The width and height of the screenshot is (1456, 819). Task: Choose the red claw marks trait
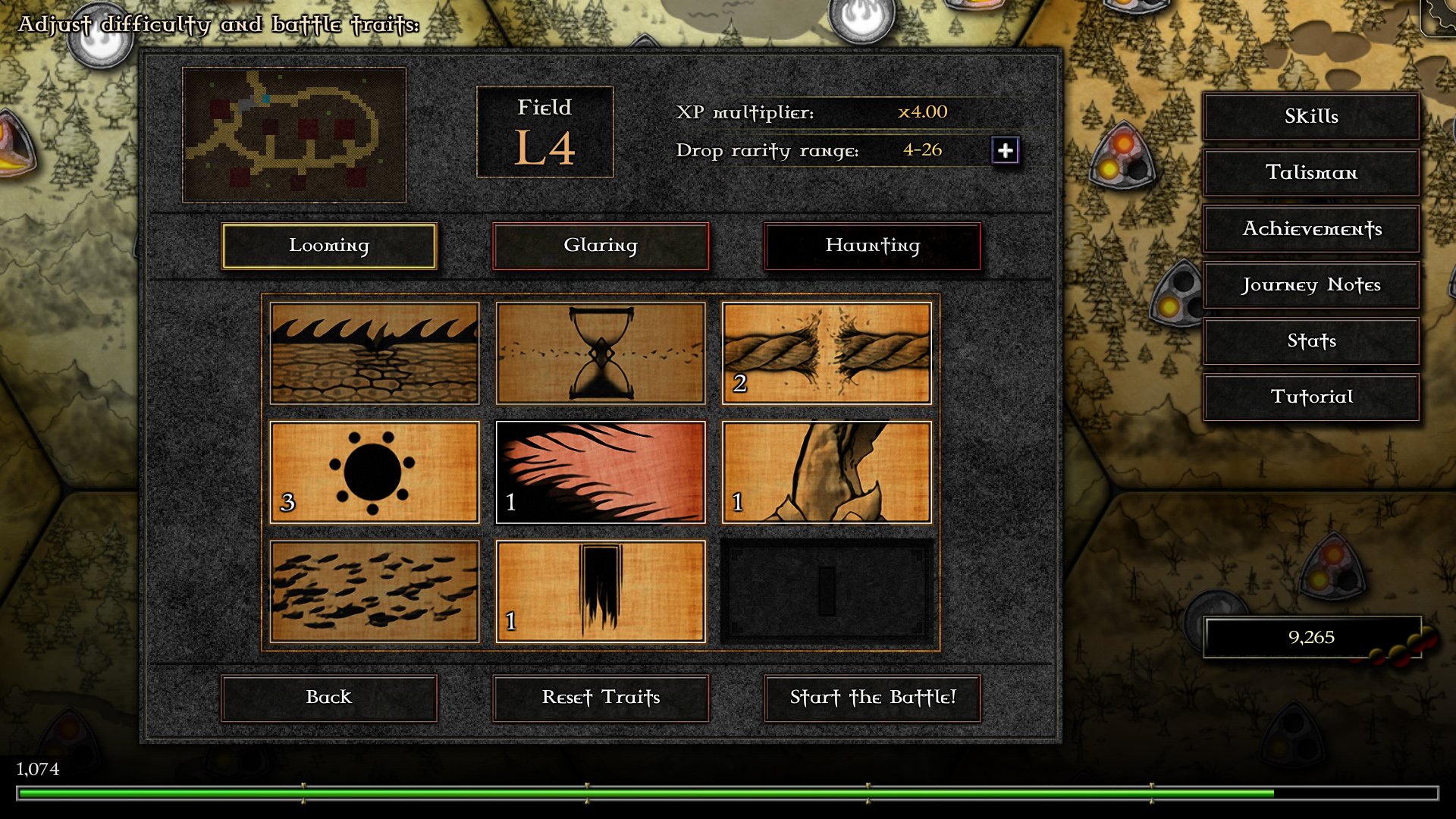pos(601,472)
